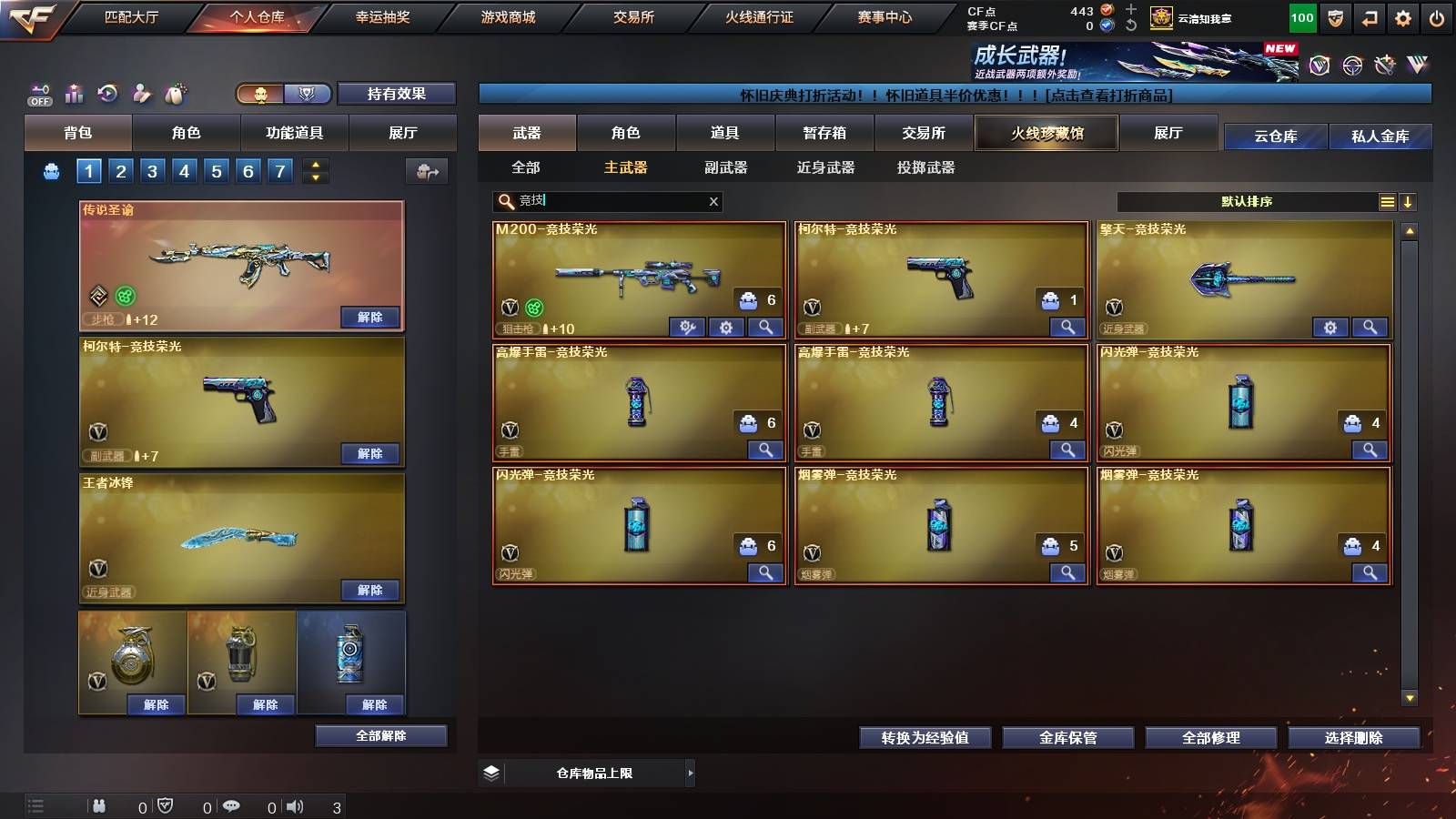The height and width of the screenshot is (819, 1456).
Task: Expand the 仓库物品上限 section arrow at bottom
Action: [688, 773]
